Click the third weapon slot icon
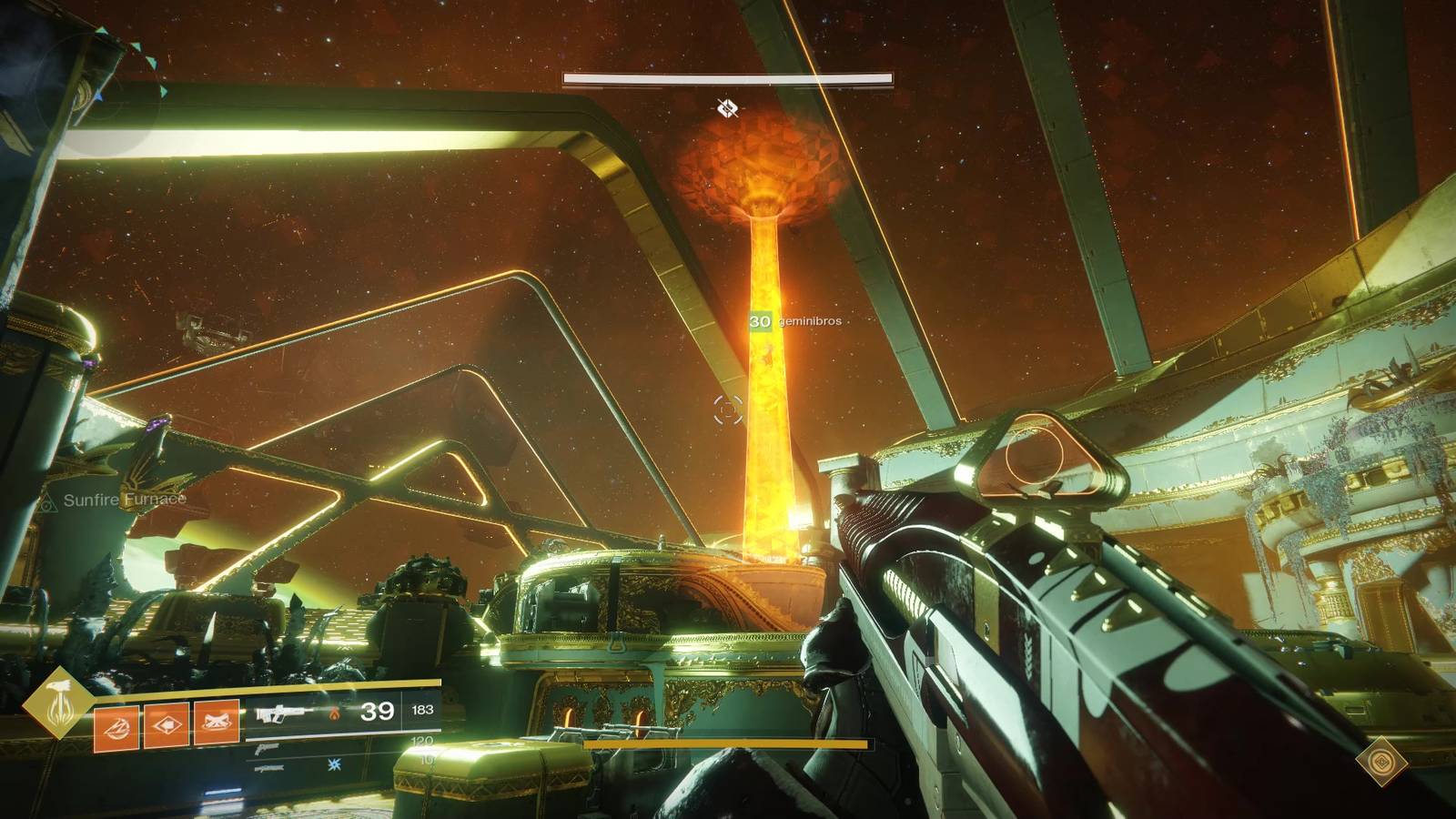 click(268, 769)
